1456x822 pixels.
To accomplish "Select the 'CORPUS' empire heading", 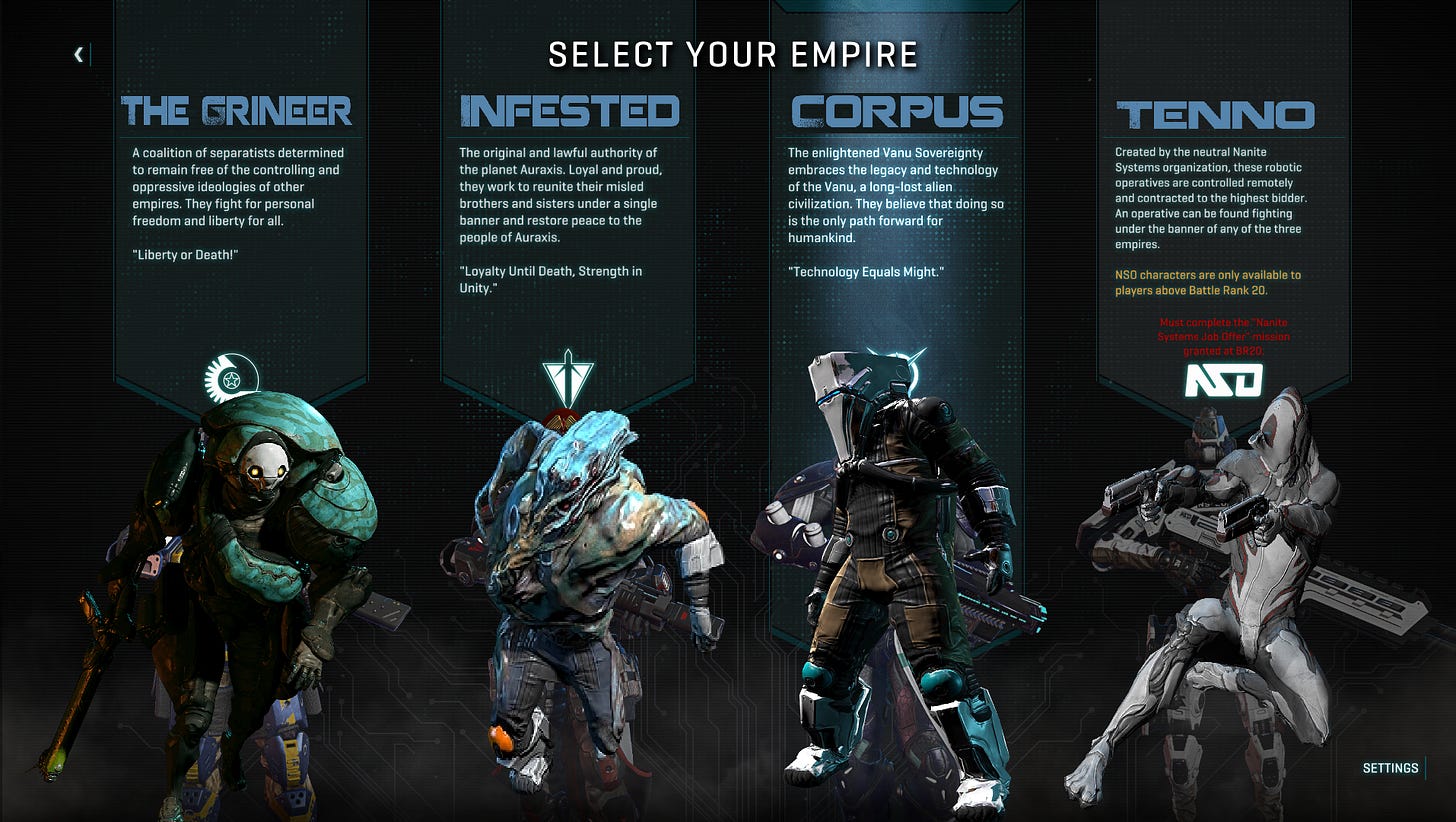I will pos(897,110).
